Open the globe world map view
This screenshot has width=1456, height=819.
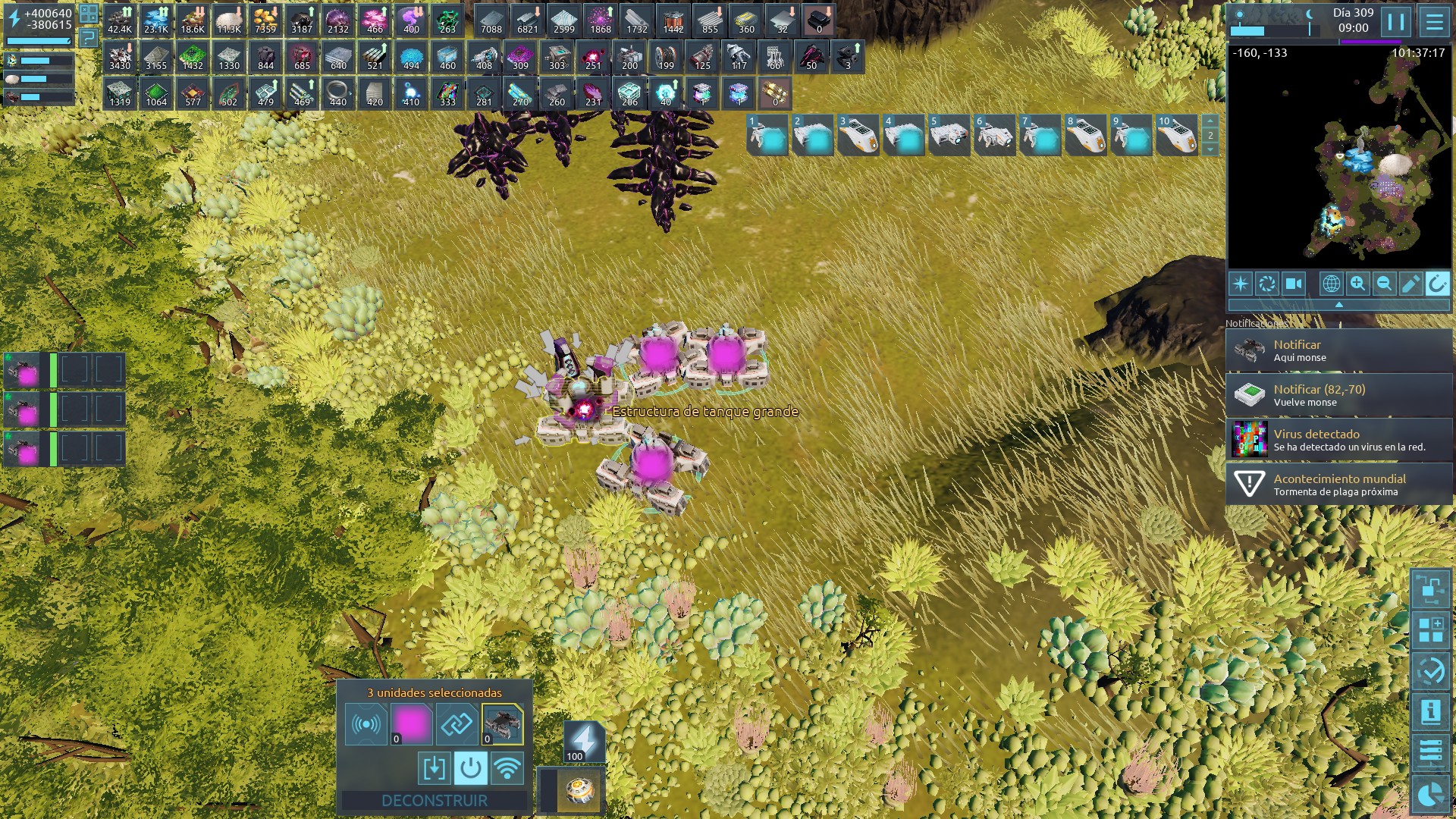(x=1331, y=284)
